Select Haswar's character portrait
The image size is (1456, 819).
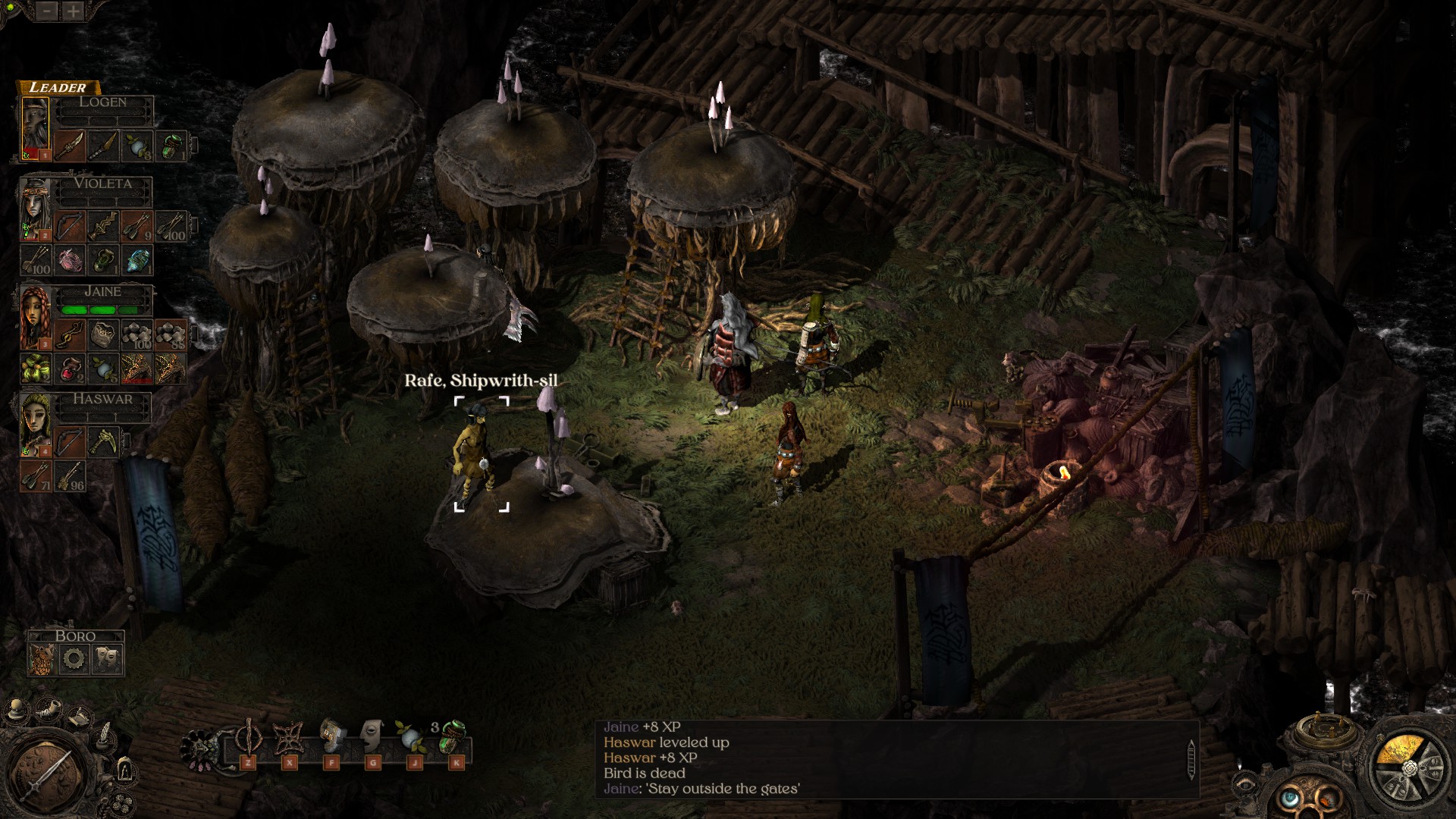tap(36, 423)
